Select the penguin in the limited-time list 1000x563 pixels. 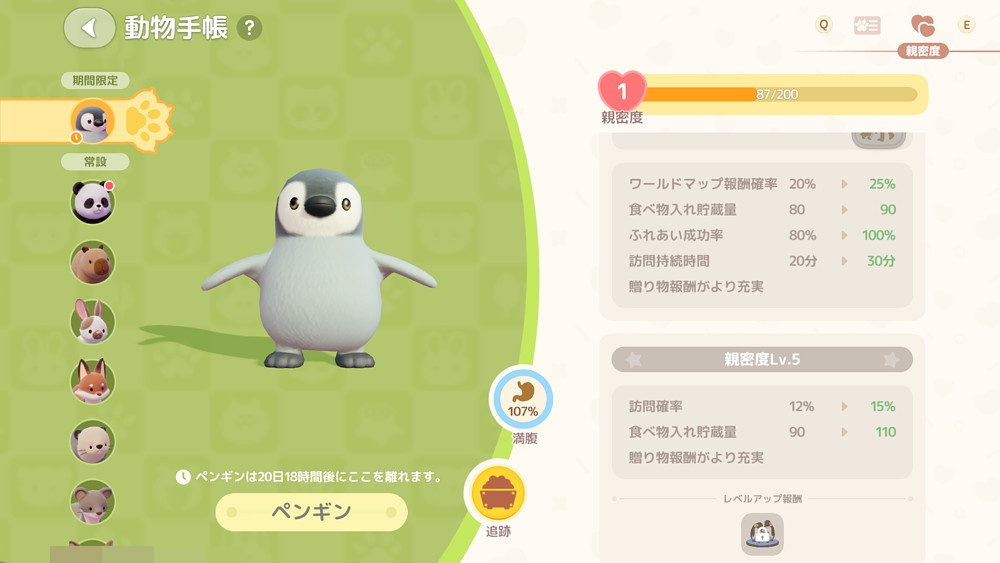(x=93, y=121)
